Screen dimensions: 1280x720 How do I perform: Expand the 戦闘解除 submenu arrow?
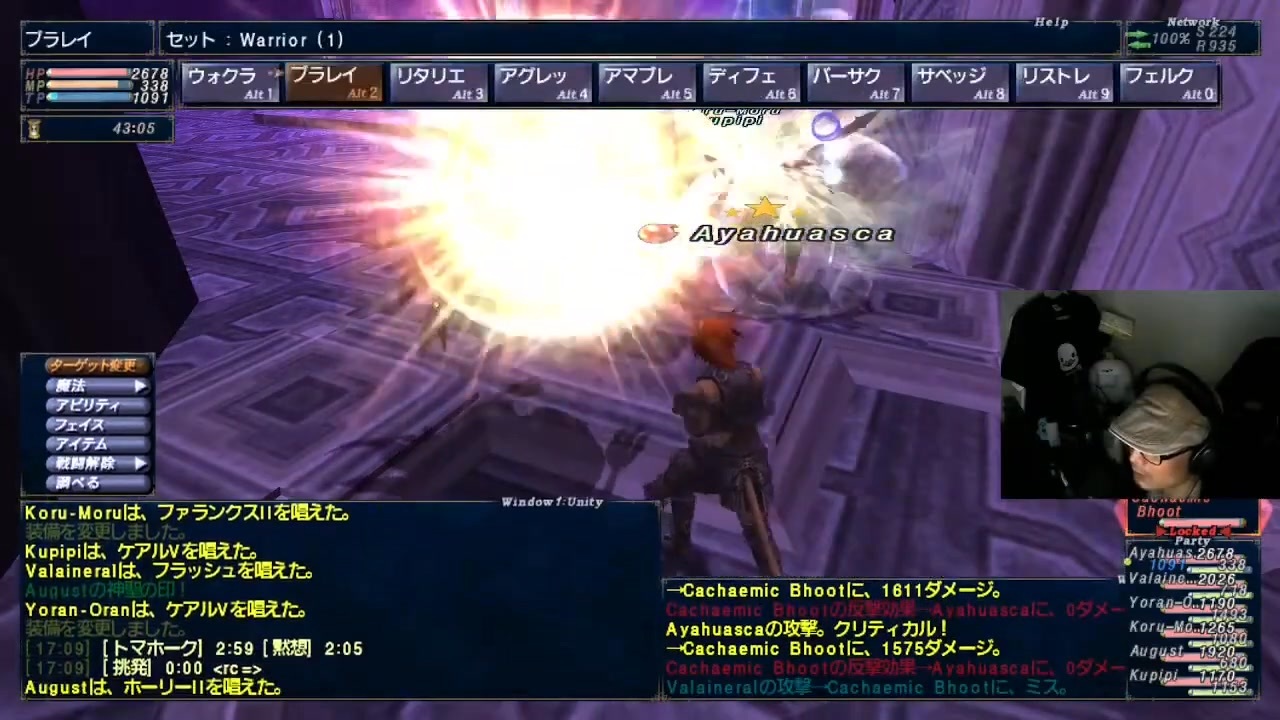[x=140, y=463]
